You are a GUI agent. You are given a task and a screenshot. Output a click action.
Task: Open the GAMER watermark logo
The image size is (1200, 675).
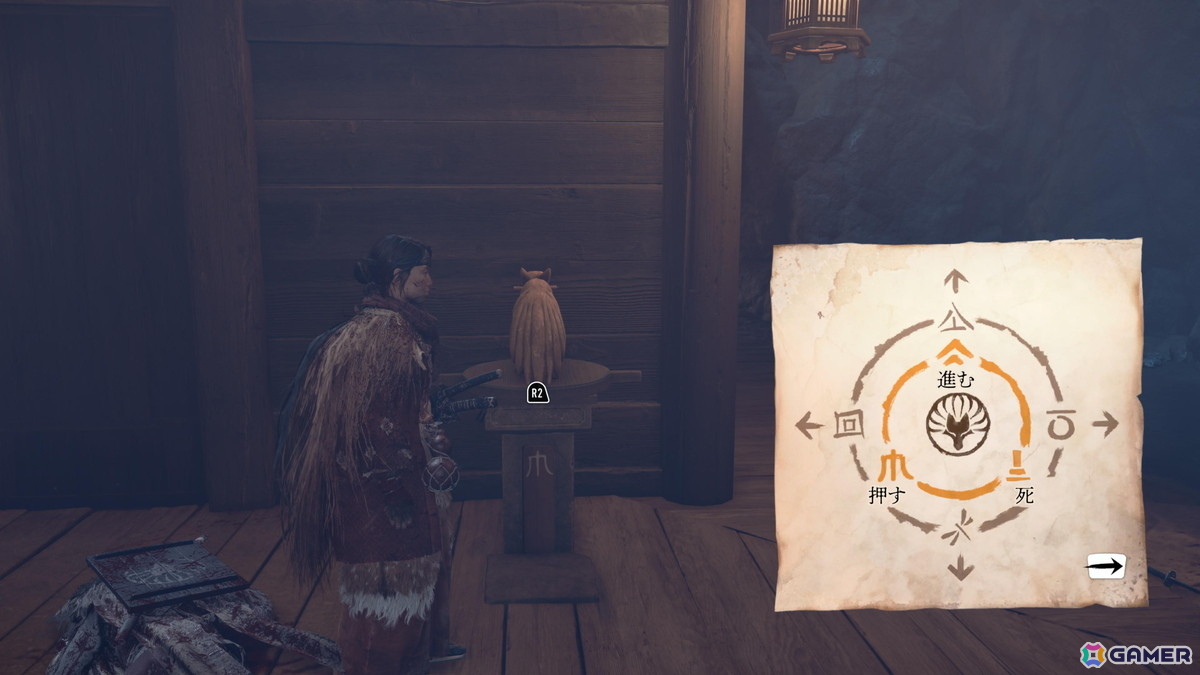pyautogui.click(x=1137, y=655)
